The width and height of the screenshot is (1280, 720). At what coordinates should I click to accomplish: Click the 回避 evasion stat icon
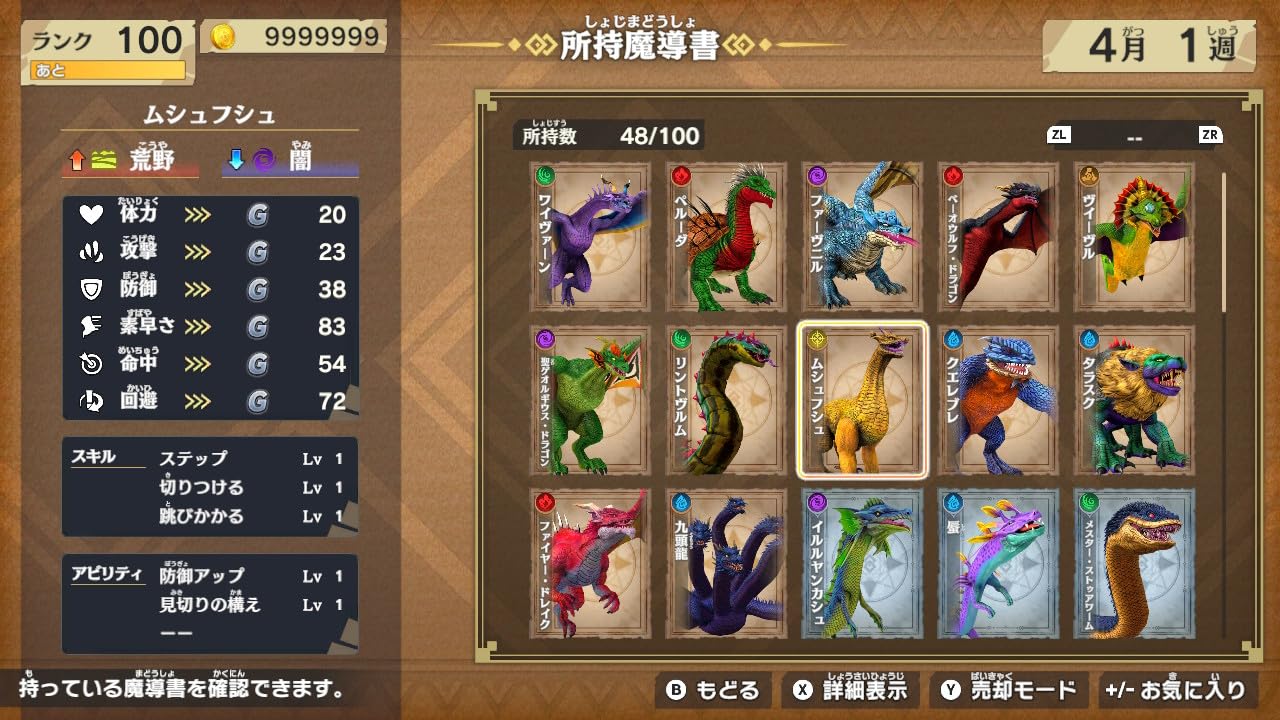pos(90,399)
